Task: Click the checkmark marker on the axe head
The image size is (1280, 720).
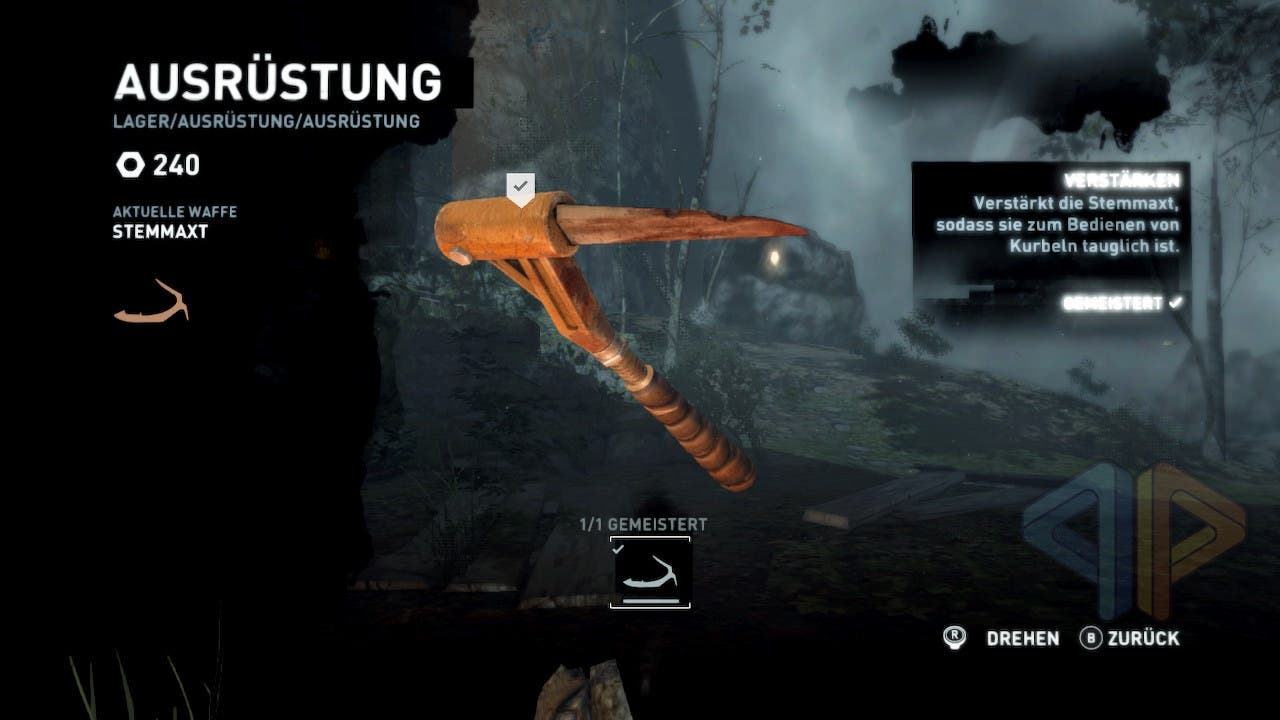Action: 520,187
